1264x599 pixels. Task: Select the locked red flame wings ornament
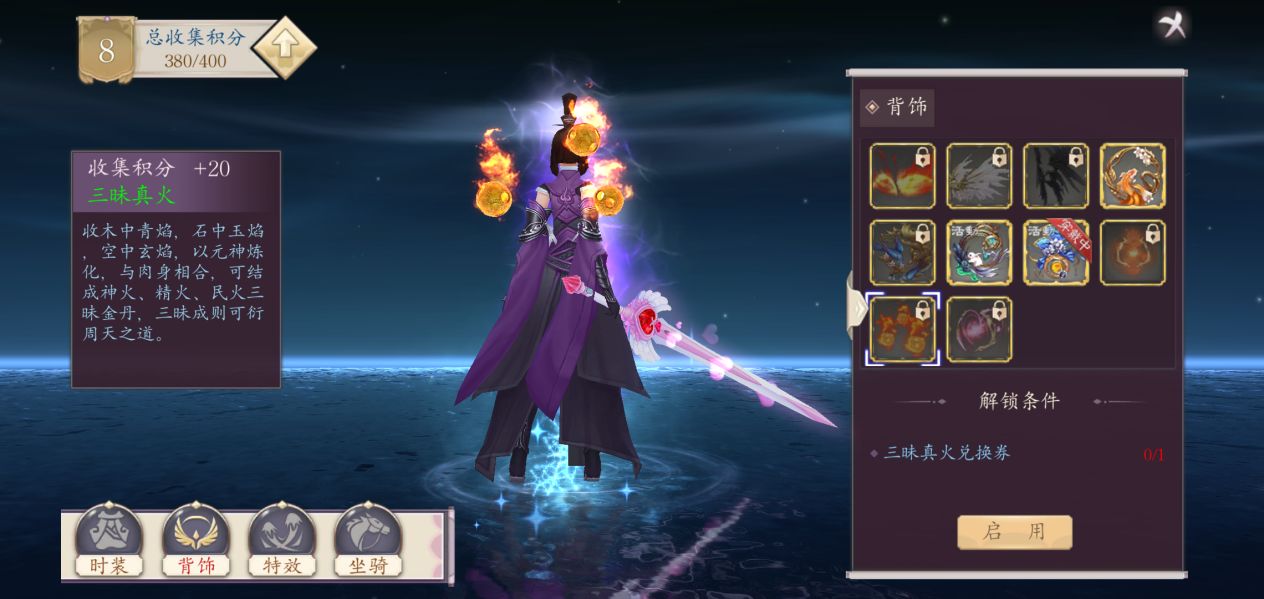[902, 176]
